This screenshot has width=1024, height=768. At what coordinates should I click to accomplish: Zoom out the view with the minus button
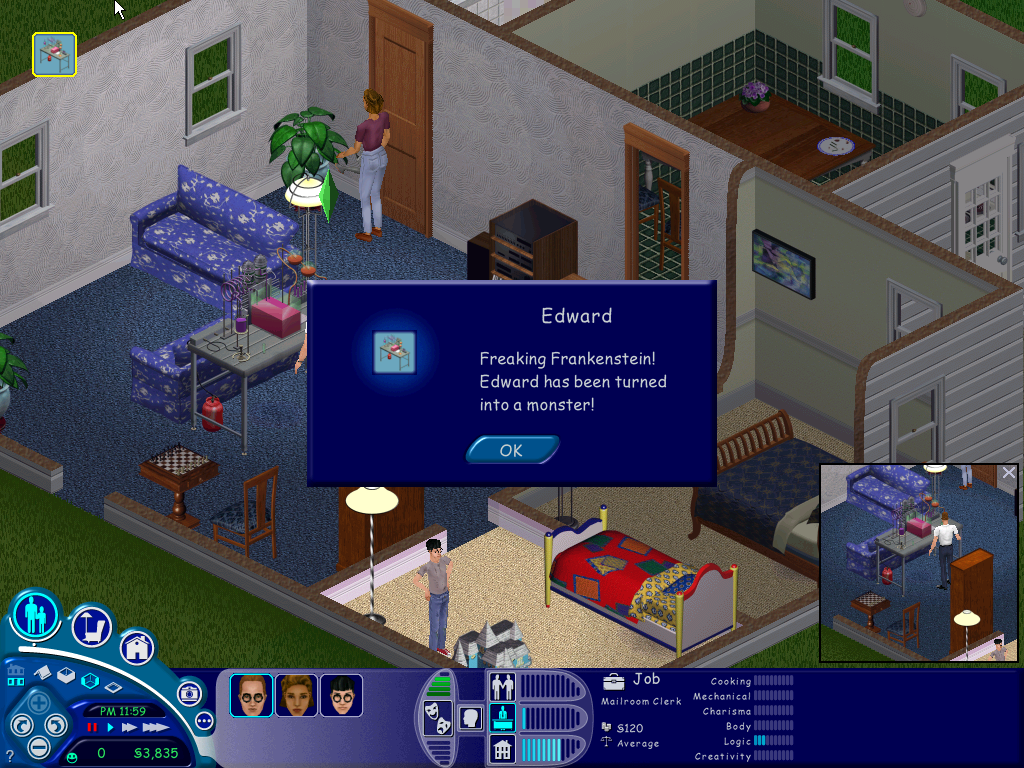[x=38, y=746]
